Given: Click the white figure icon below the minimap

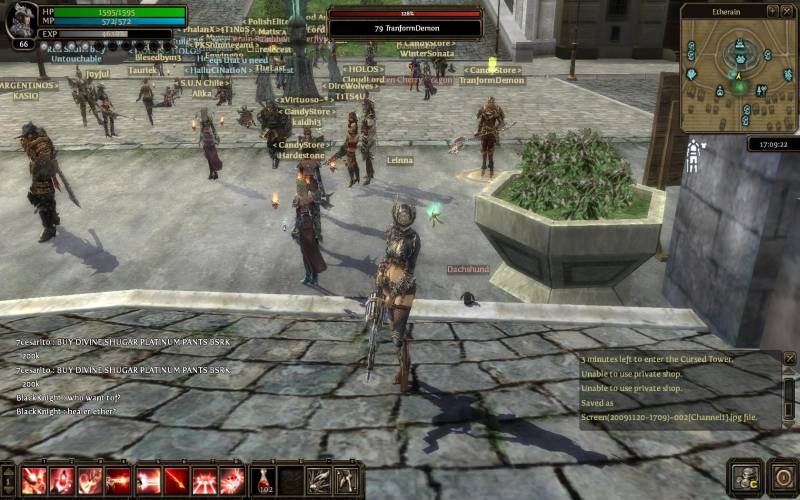Looking at the screenshot, I should coord(691,155).
